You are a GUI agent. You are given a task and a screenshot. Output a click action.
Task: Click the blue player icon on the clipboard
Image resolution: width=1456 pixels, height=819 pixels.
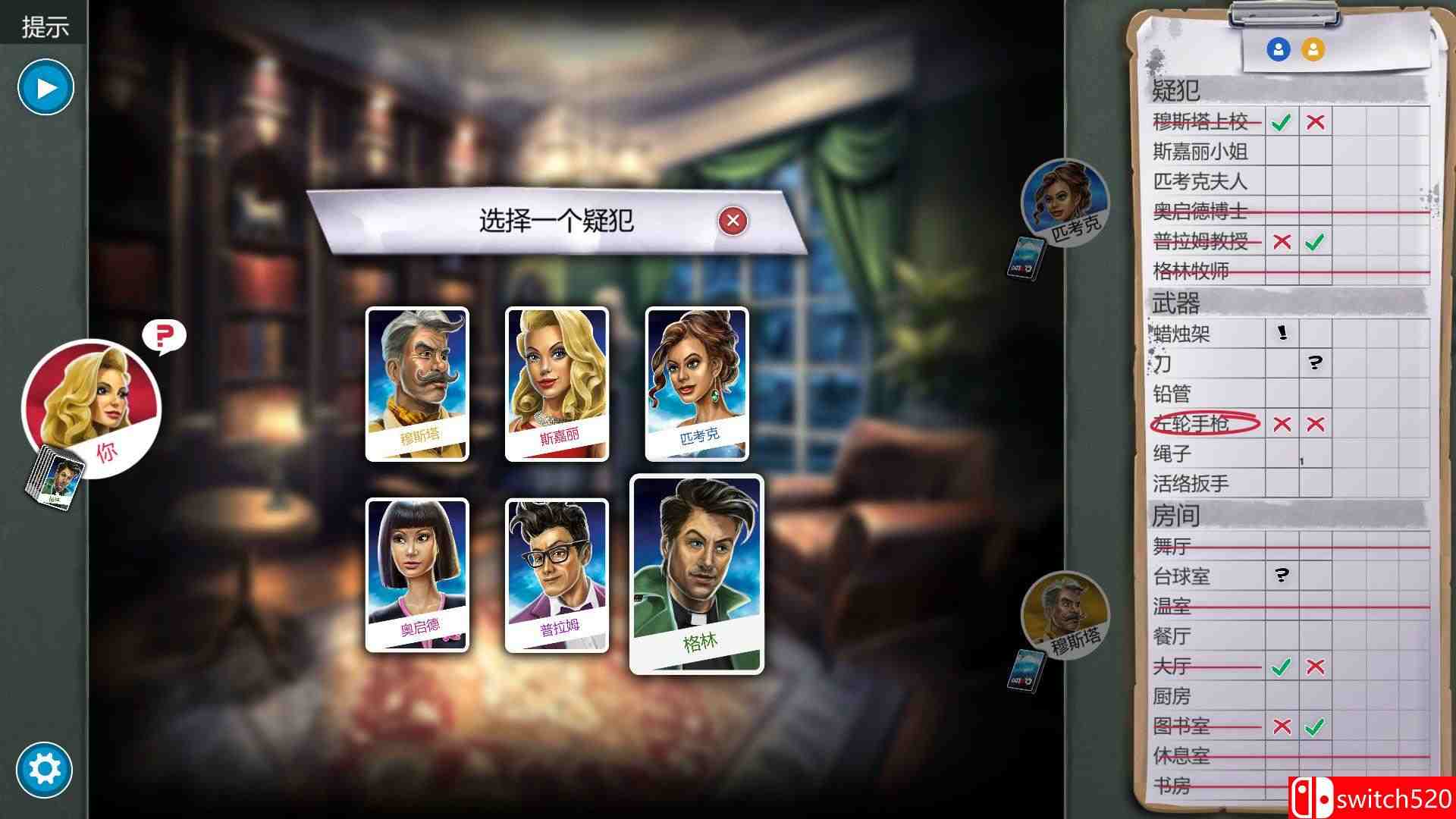[1278, 50]
